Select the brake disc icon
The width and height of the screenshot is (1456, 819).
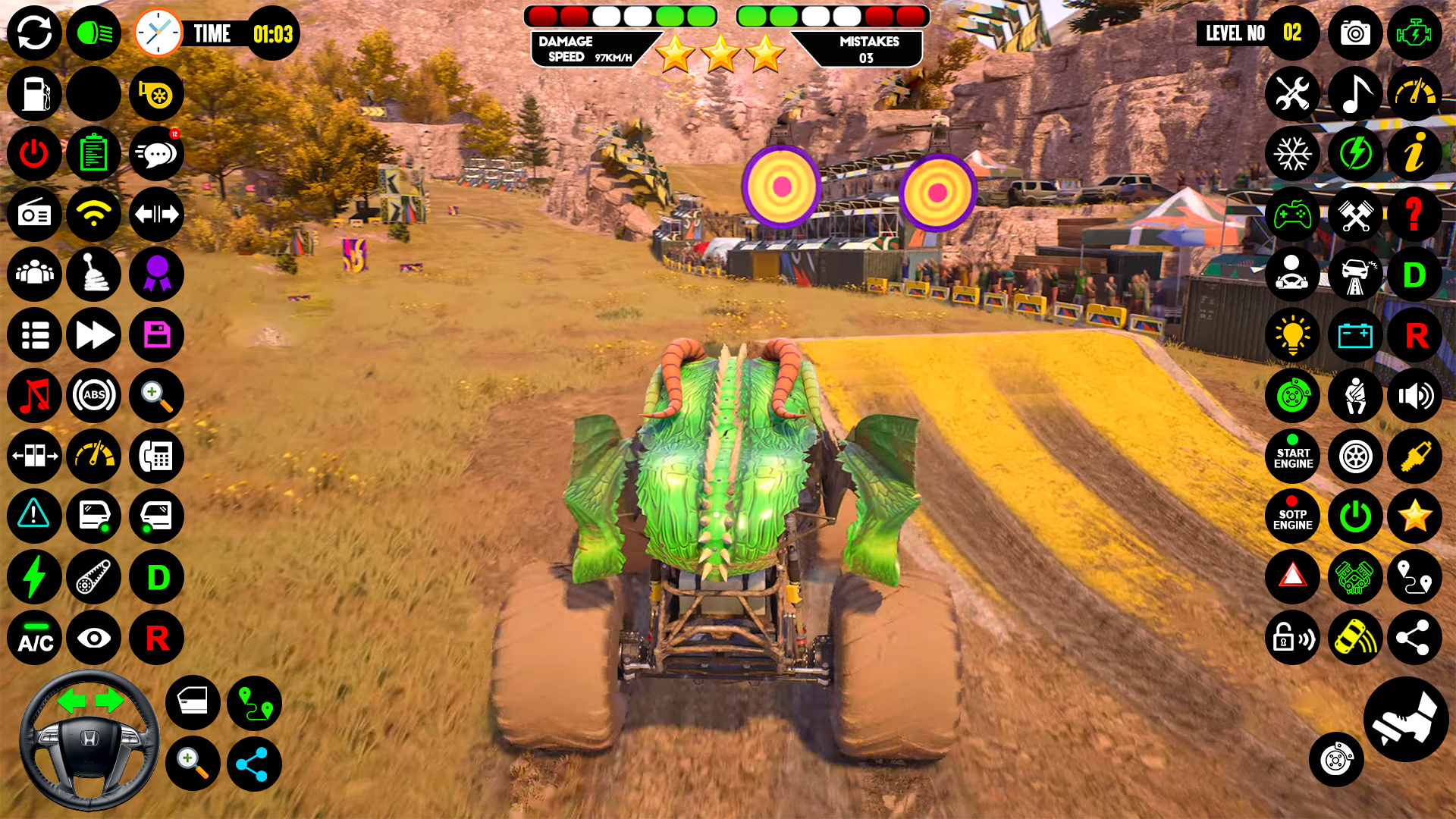pos(1293,396)
